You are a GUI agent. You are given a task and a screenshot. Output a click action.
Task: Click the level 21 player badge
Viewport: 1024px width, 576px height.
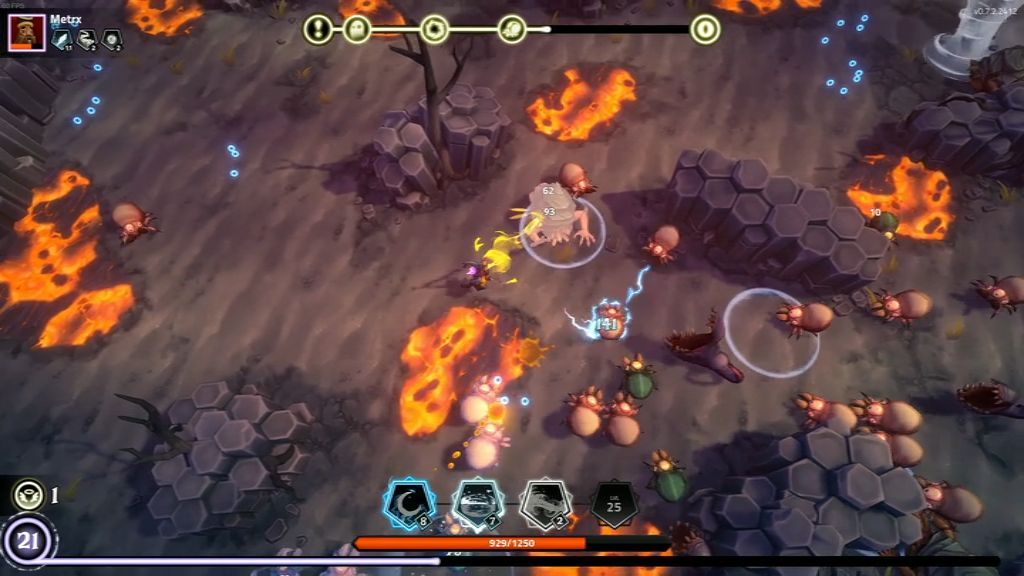click(28, 542)
